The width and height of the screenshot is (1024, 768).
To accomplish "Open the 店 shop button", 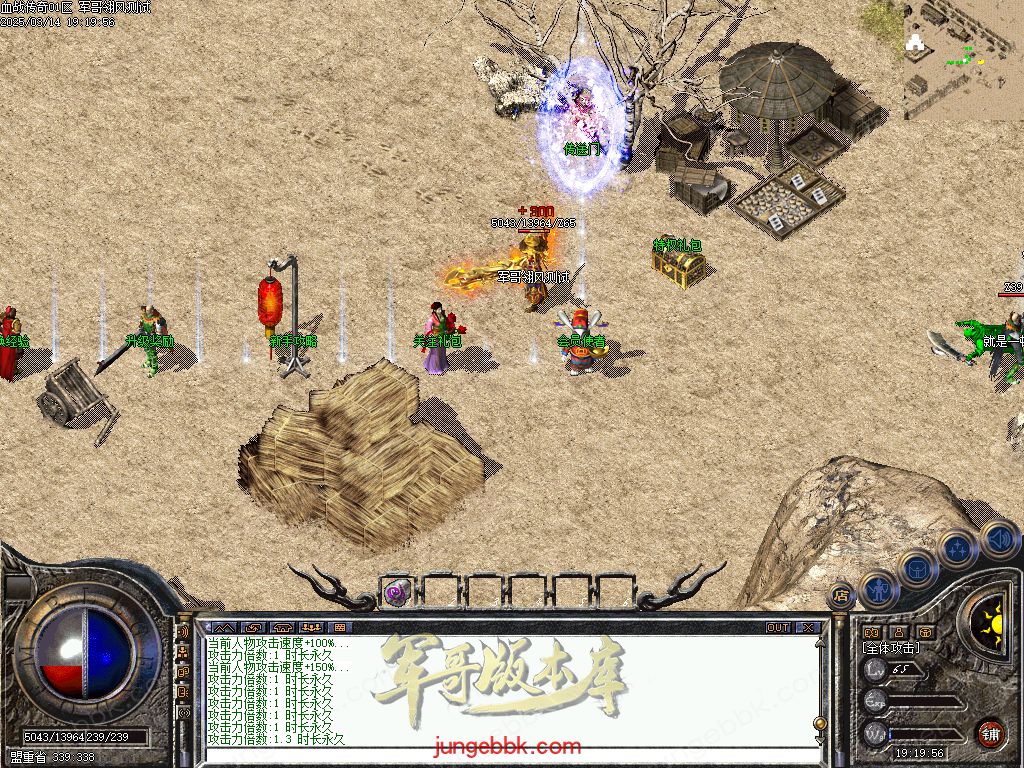I will point(841,596).
